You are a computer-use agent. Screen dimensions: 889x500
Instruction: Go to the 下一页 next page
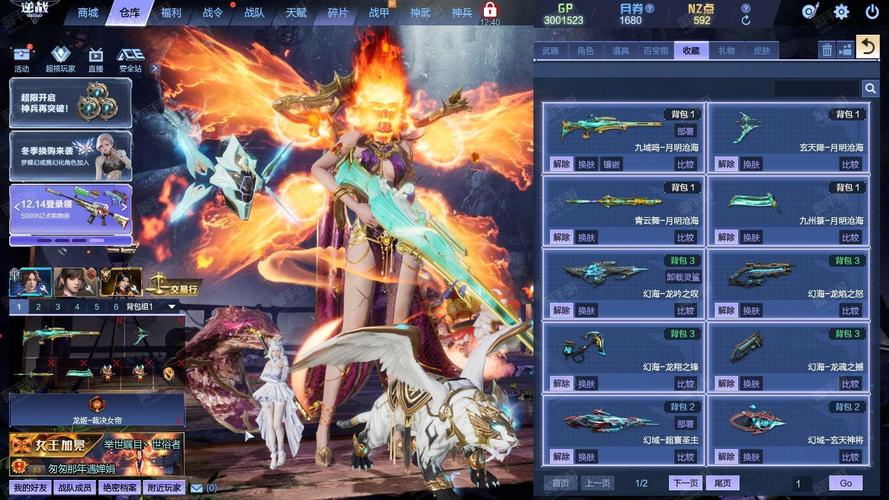[684, 483]
